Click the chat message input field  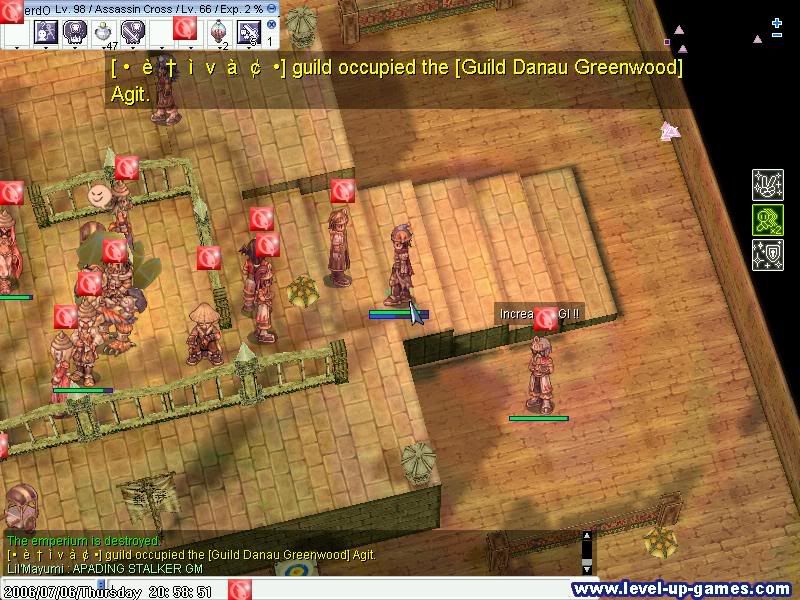(400, 589)
